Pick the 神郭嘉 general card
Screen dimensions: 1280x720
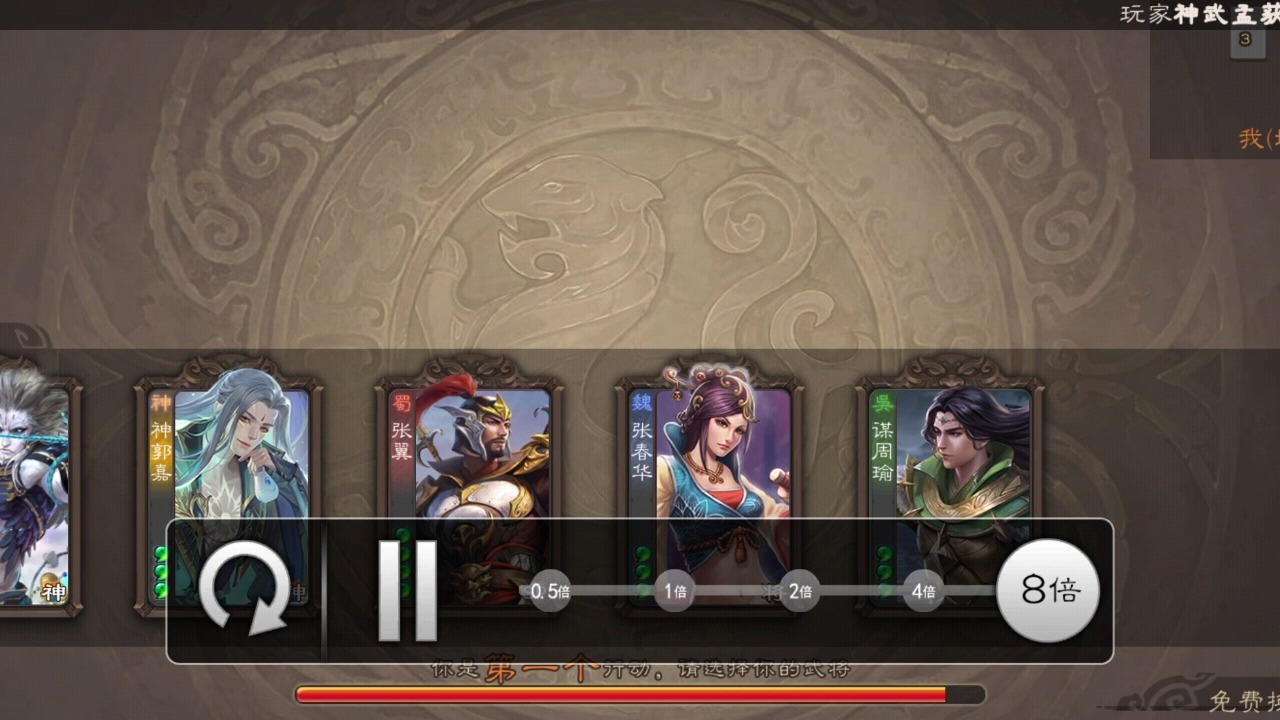[x=228, y=450]
